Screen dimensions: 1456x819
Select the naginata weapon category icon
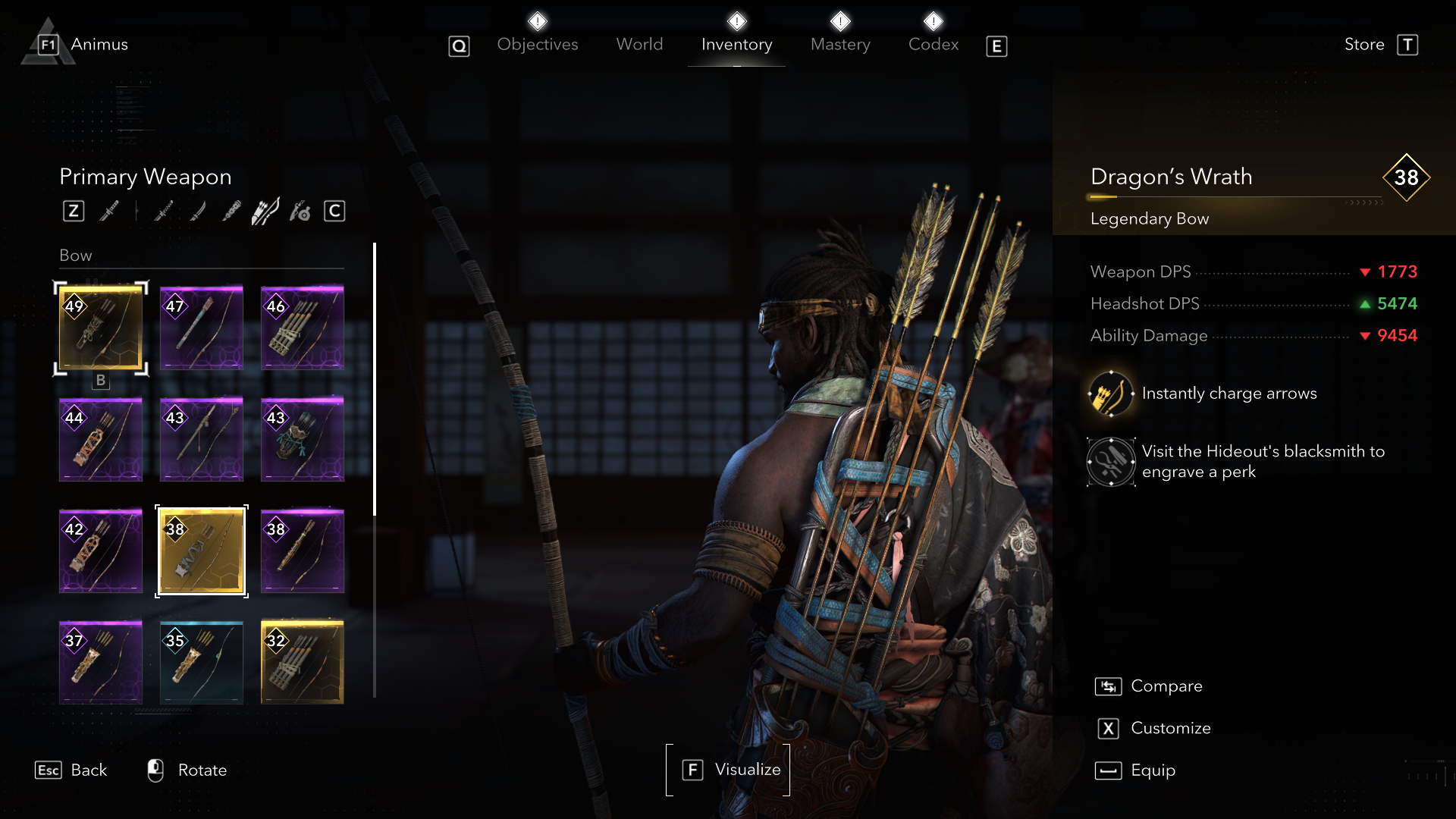(x=197, y=212)
